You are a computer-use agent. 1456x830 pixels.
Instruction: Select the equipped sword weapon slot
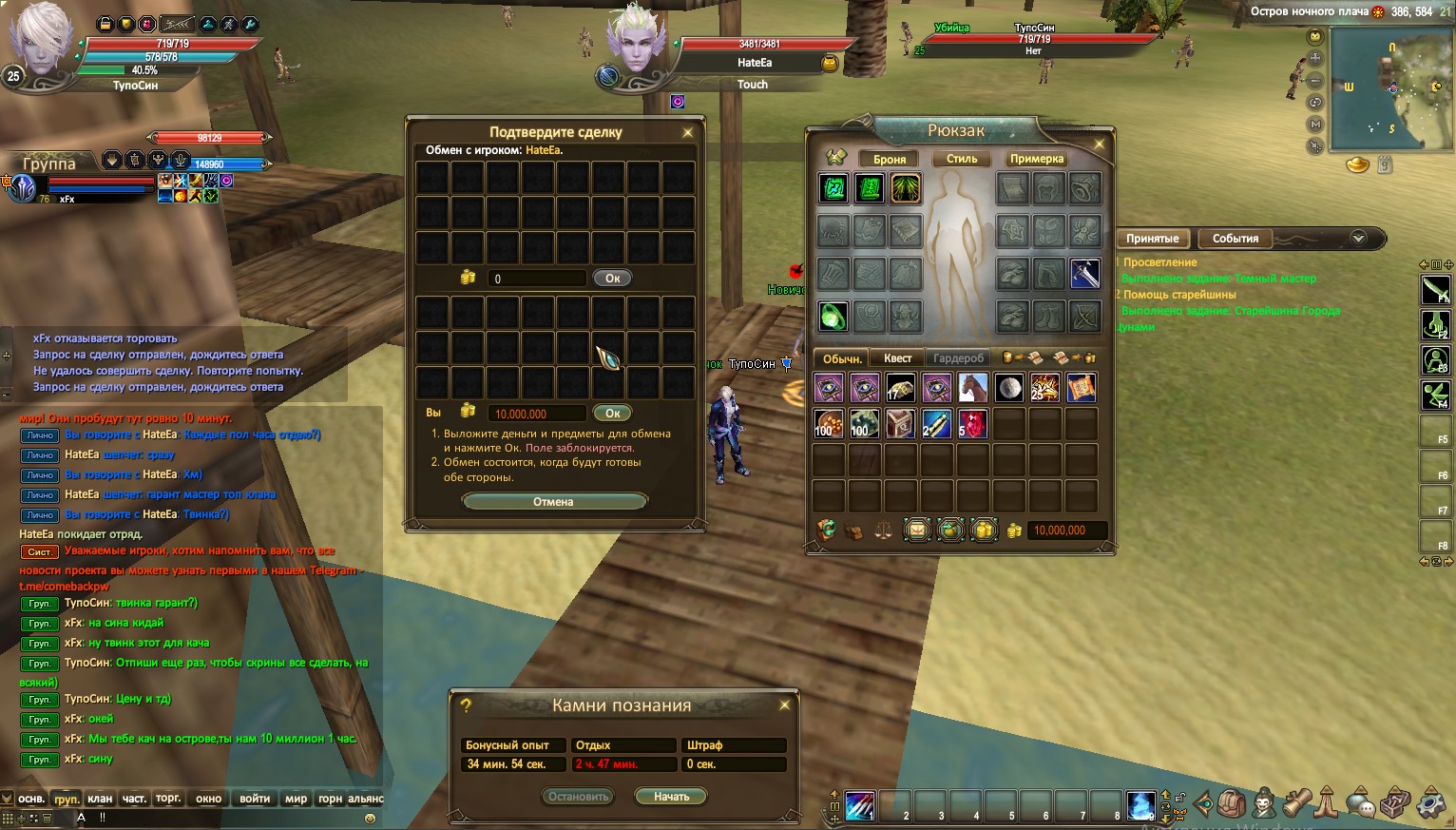(x=1084, y=274)
